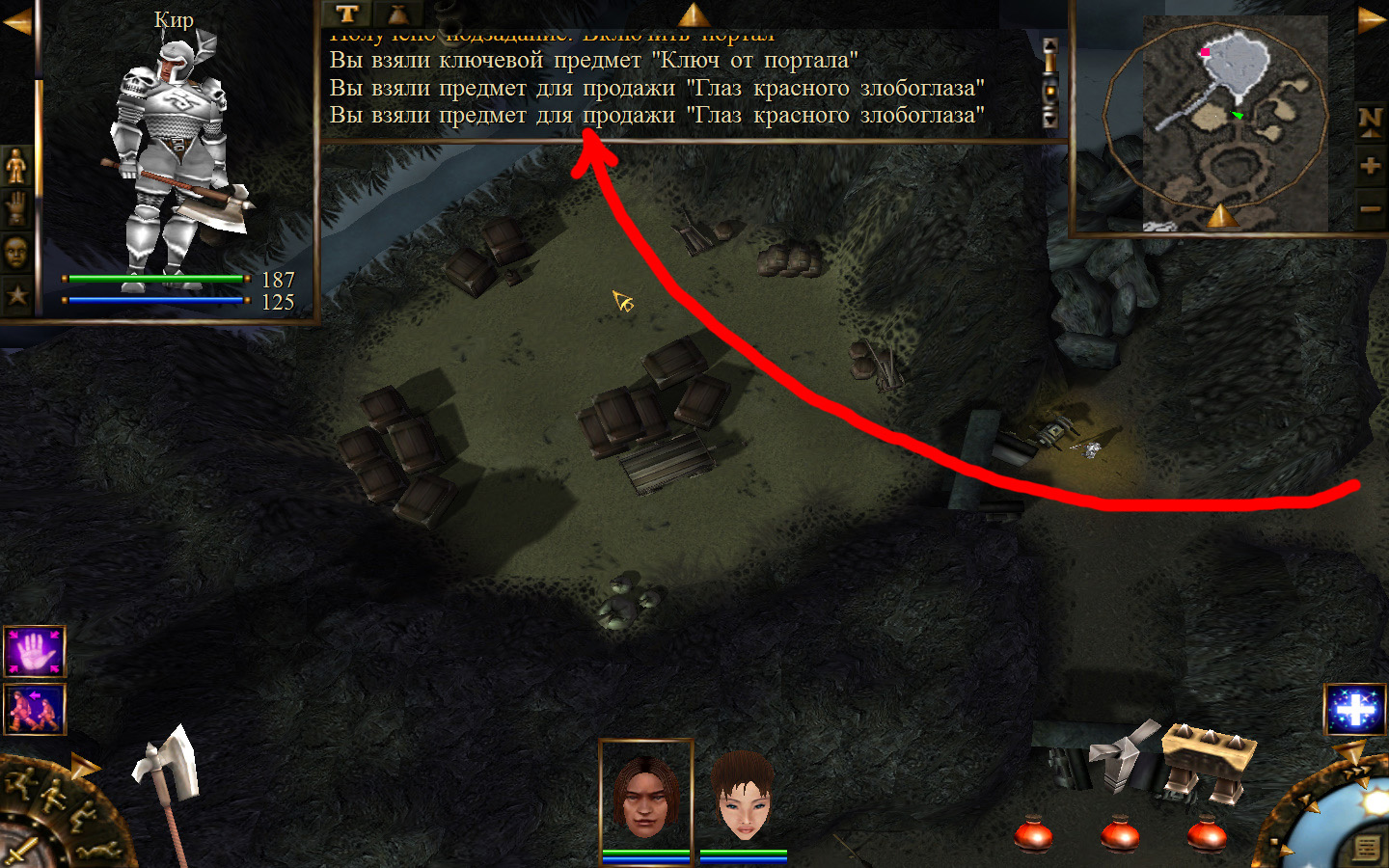Viewport: 1389px width, 868px height.
Task: Click the minimap's zoom-in plus button
Action: pyautogui.click(x=1370, y=166)
